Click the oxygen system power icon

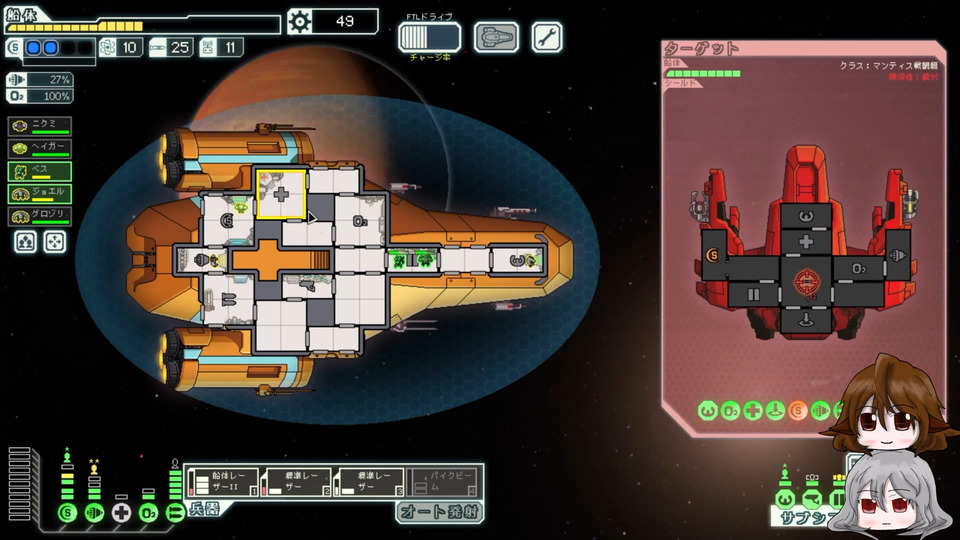click(148, 513)
